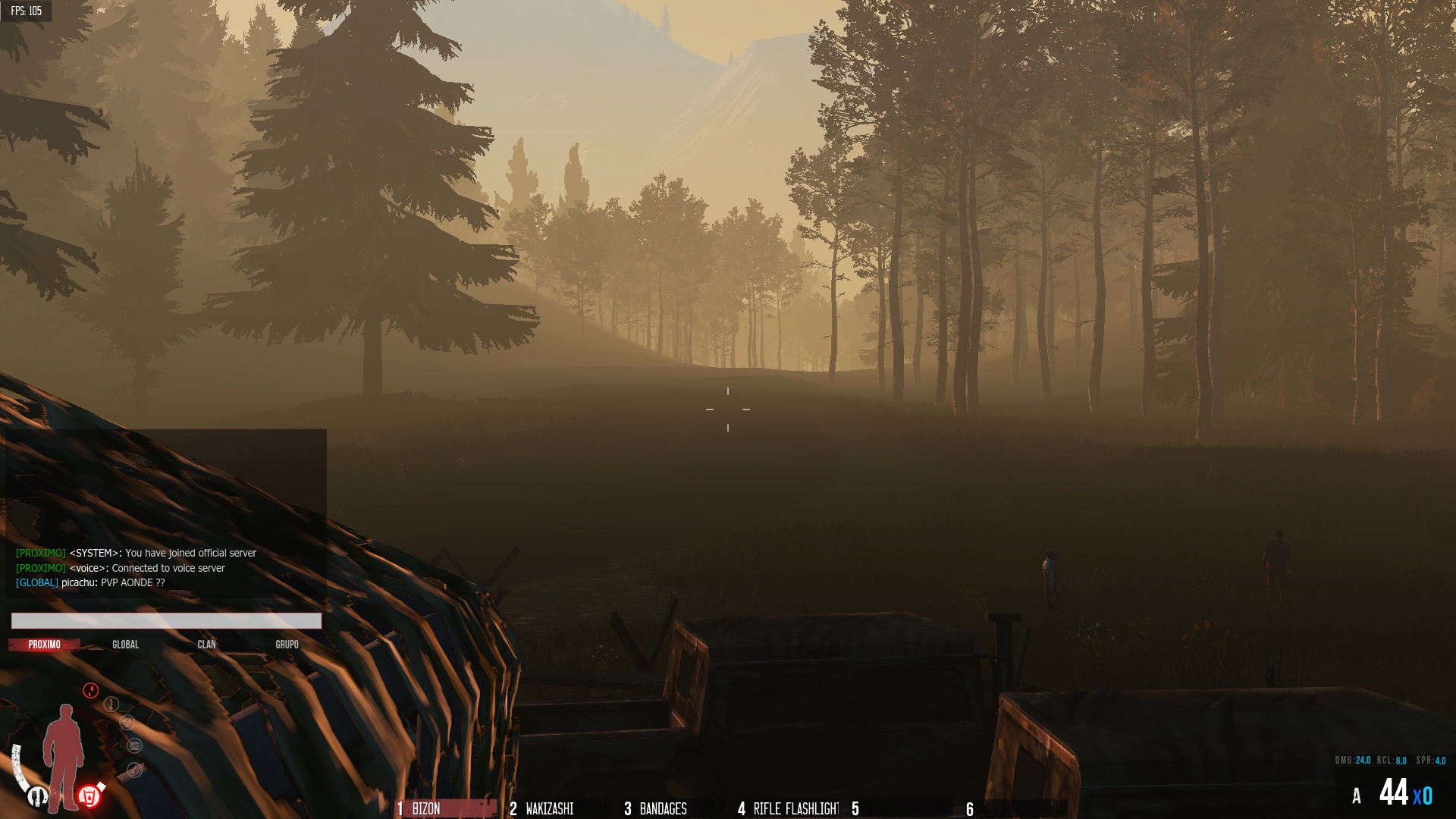This screenshot has width=1456, height=819.
Task: Choose the Bandages hotbar slot
Action: (x=663, y=808)
